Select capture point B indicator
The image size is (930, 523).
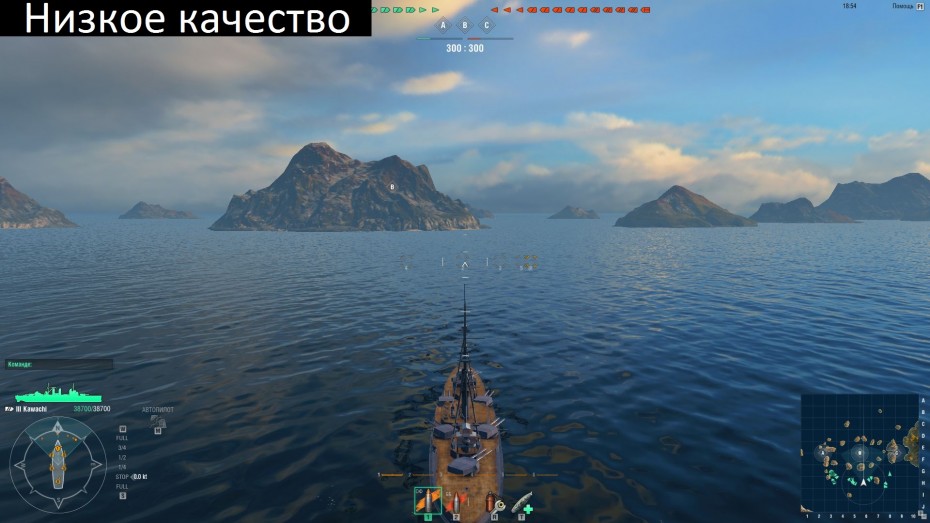coord(465,25)
